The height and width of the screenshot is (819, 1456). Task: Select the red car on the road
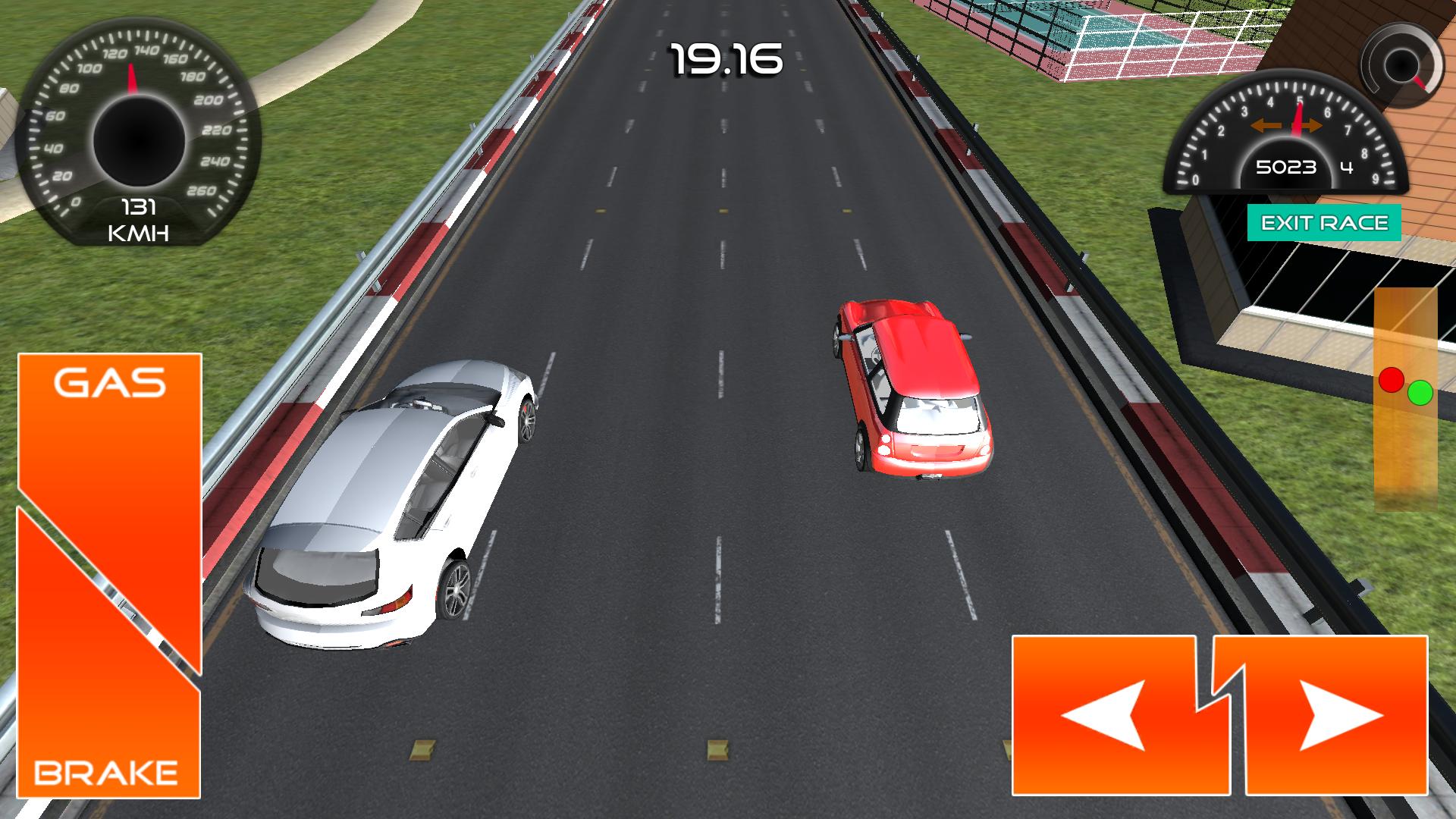[910, 387]
